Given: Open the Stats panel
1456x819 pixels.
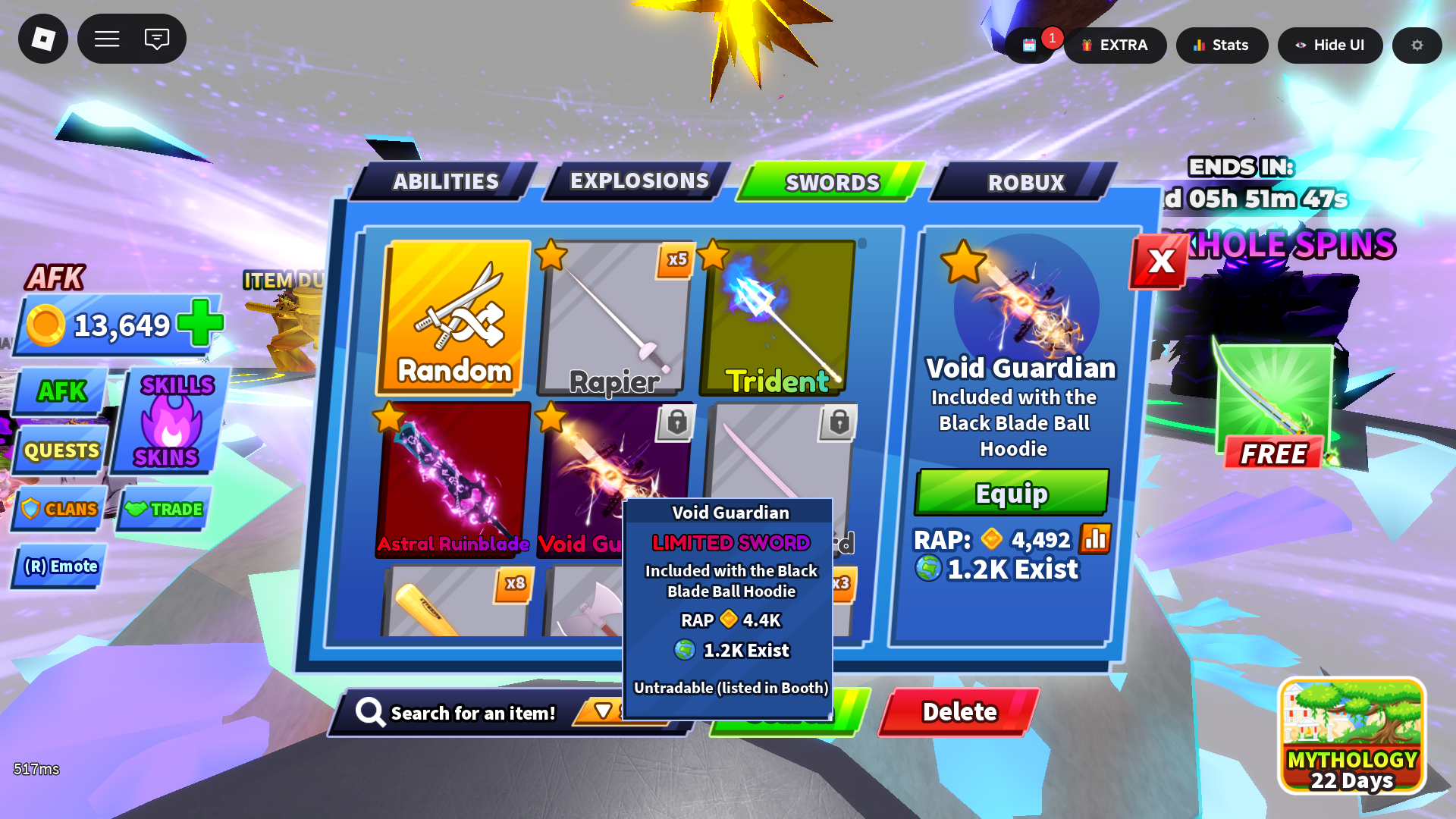Looking at the screenshot, I should click(1222, 45).
